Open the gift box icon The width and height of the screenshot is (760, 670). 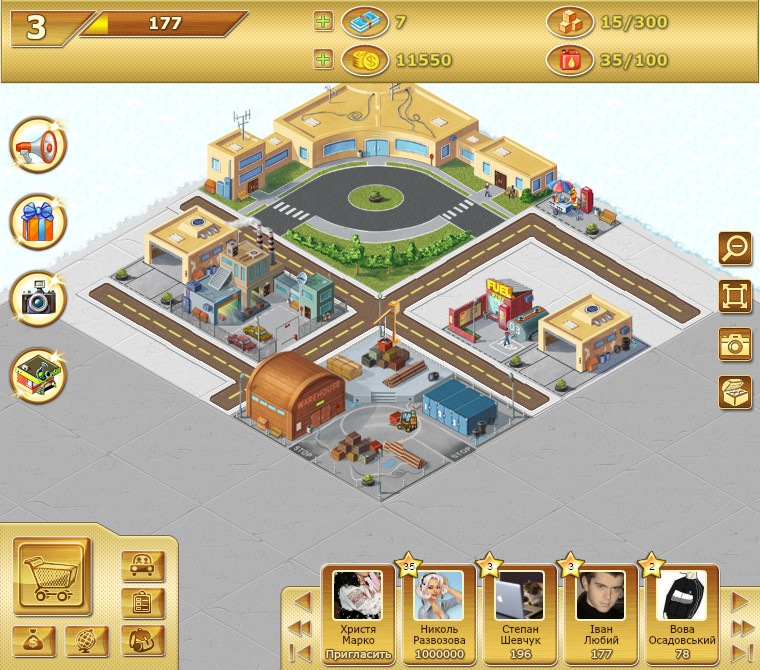click(x=38, y=222)
